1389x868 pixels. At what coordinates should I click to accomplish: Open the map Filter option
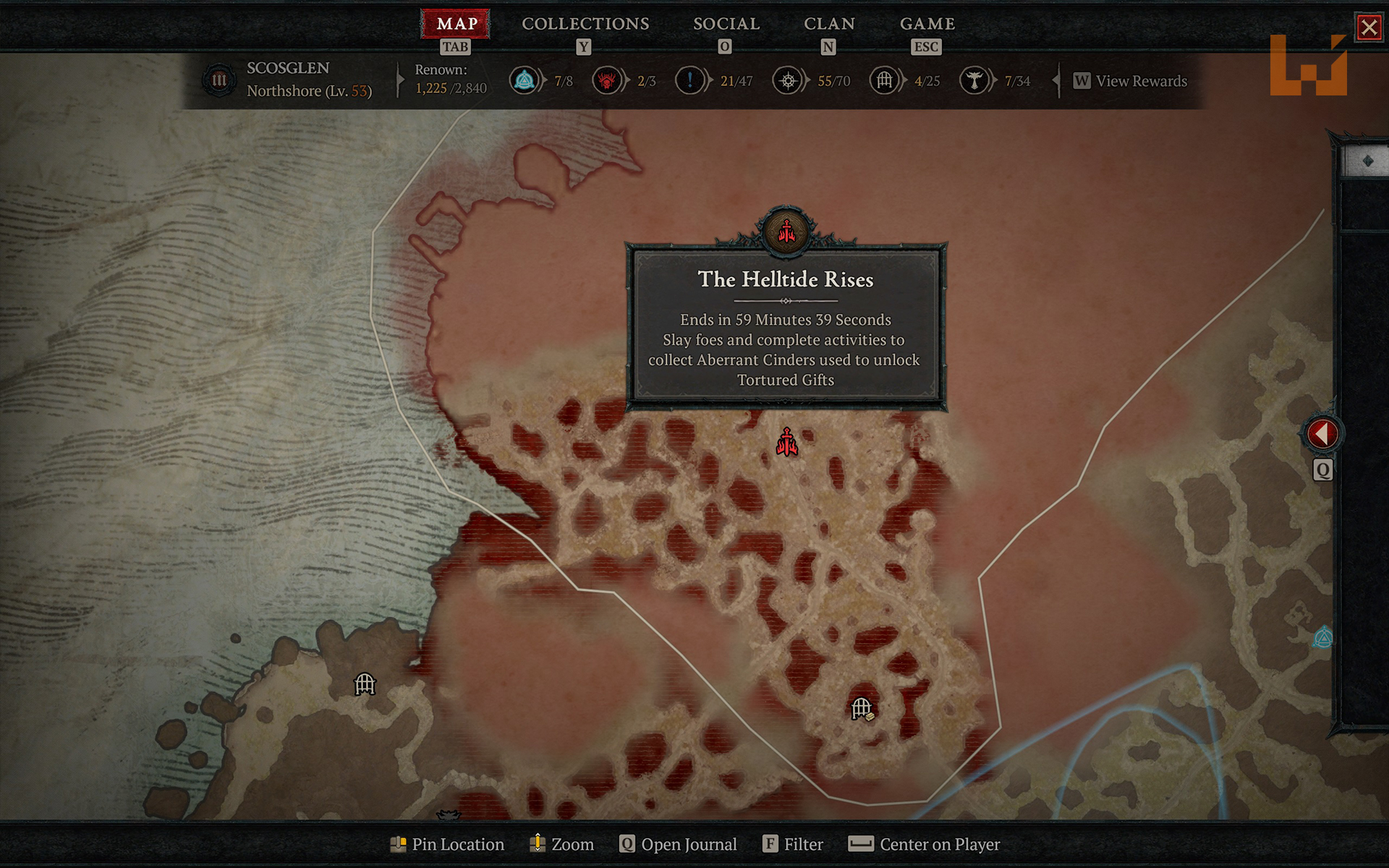(x=793, y=844)
